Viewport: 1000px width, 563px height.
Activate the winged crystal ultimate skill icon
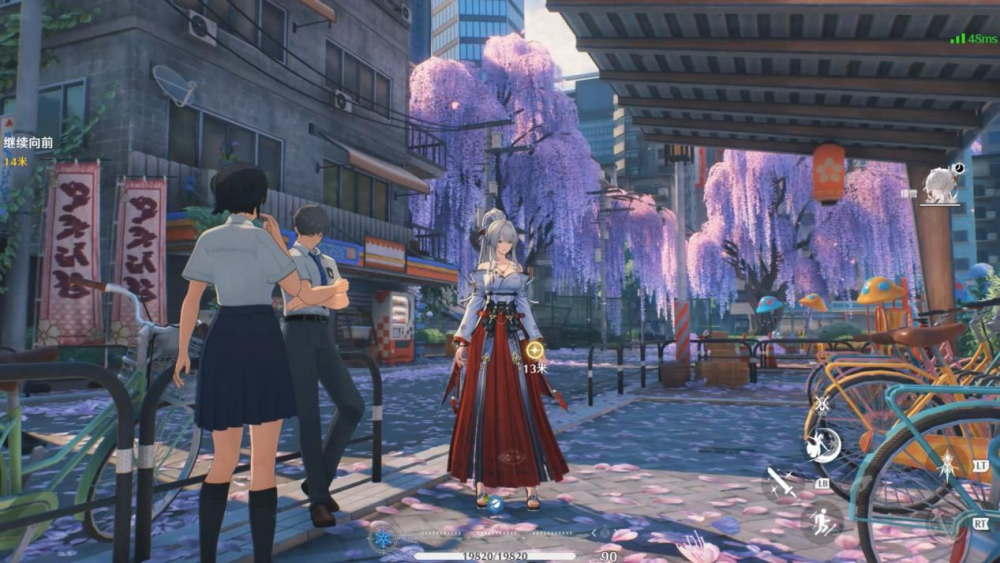945,464
